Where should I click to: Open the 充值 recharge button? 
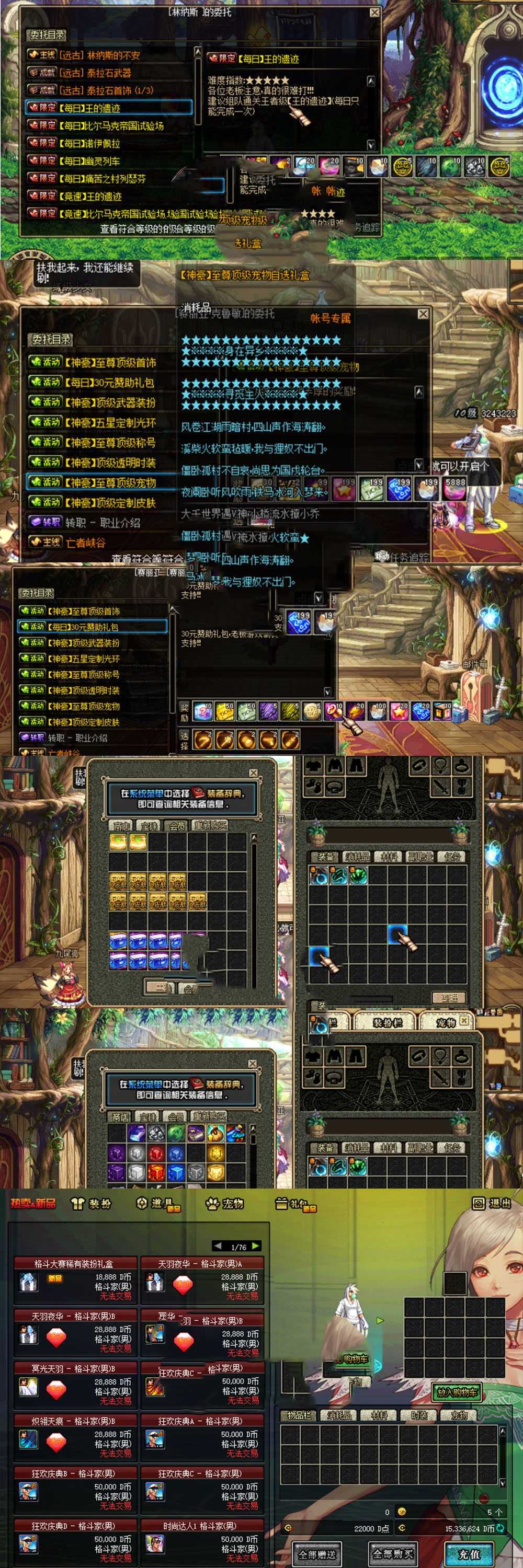pyautogui.click(x=469, y=1553)
